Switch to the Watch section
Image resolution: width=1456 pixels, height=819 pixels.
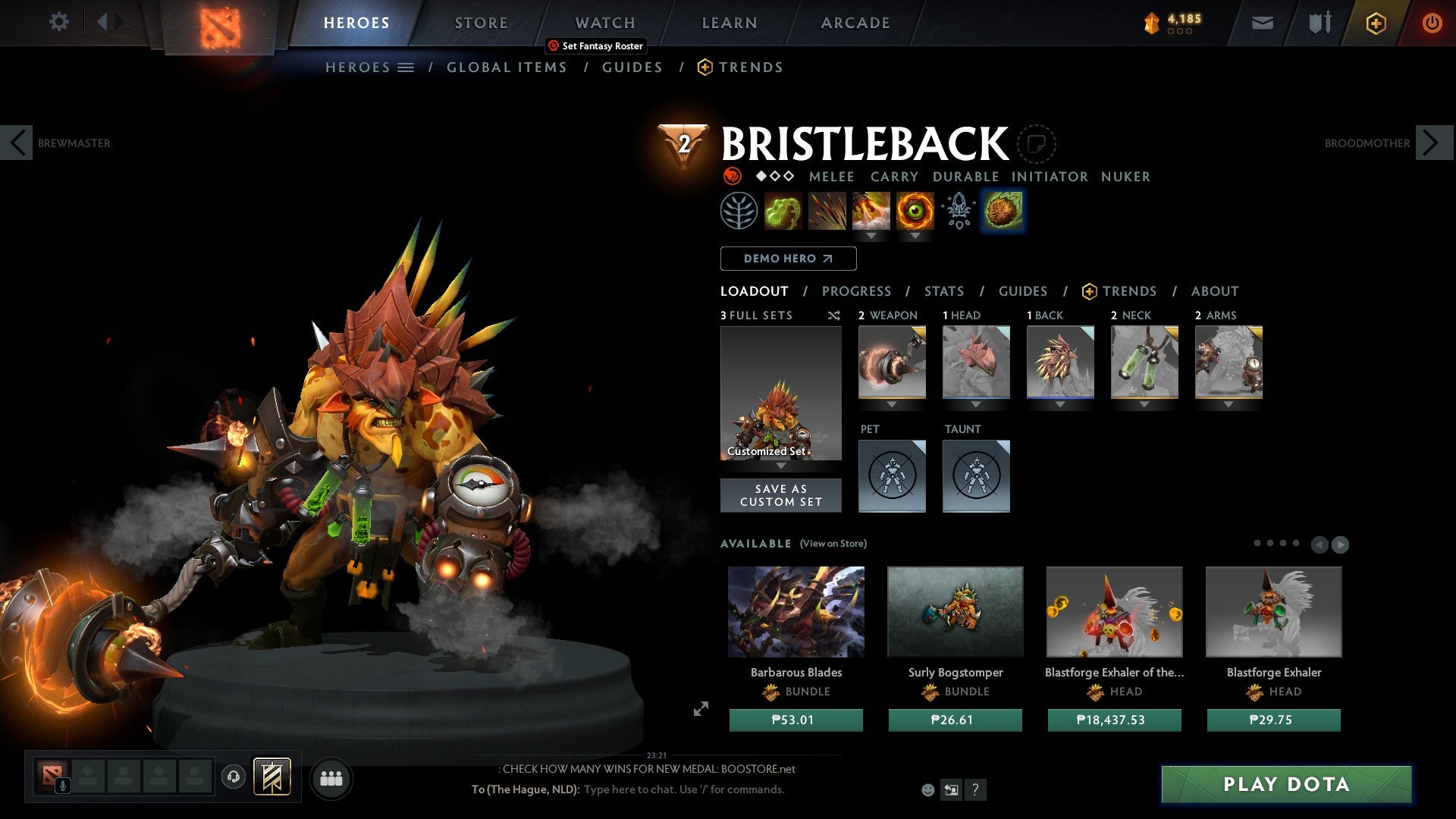(604, 23)
